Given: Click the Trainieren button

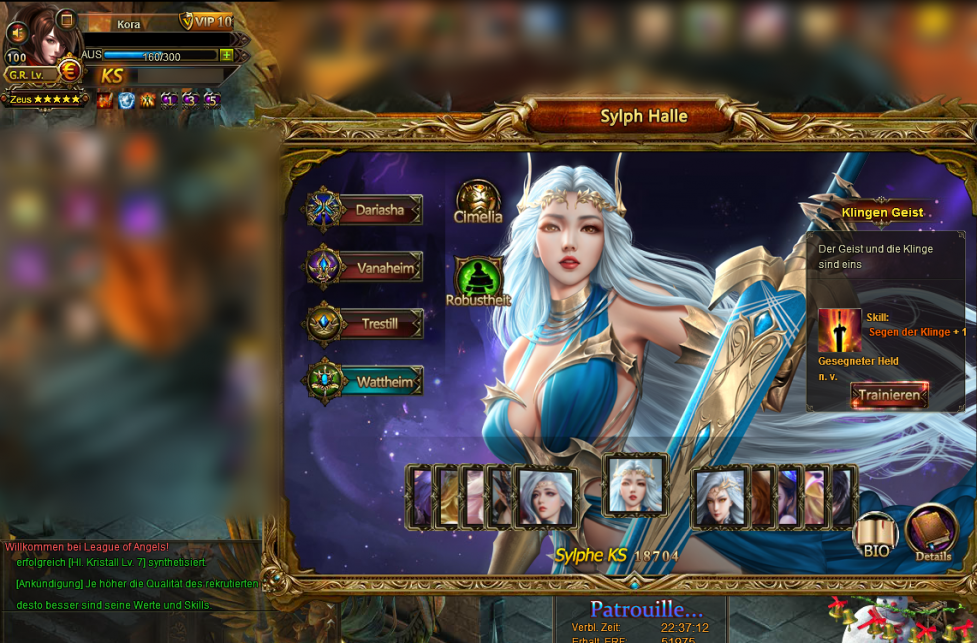Looking at the screenshot, I should click(x=888, y=395).
